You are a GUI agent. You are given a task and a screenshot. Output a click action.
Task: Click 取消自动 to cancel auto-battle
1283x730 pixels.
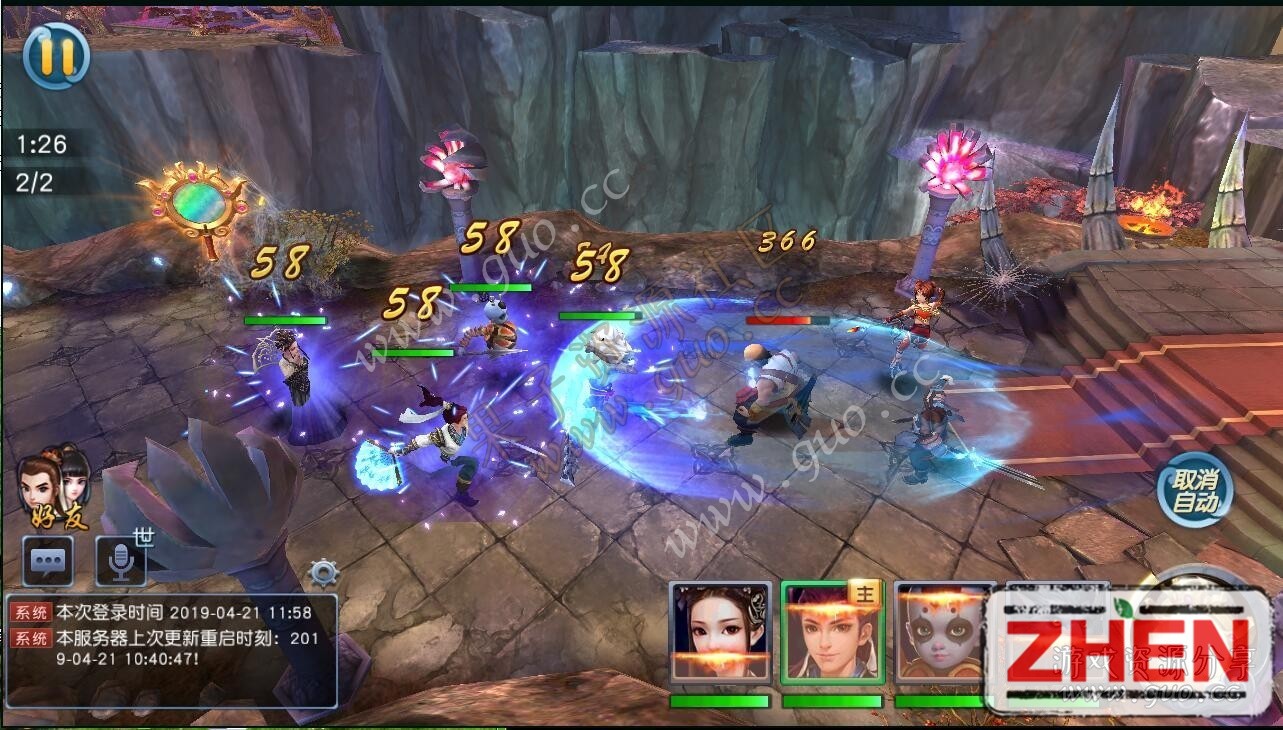tap(1195, 489)
